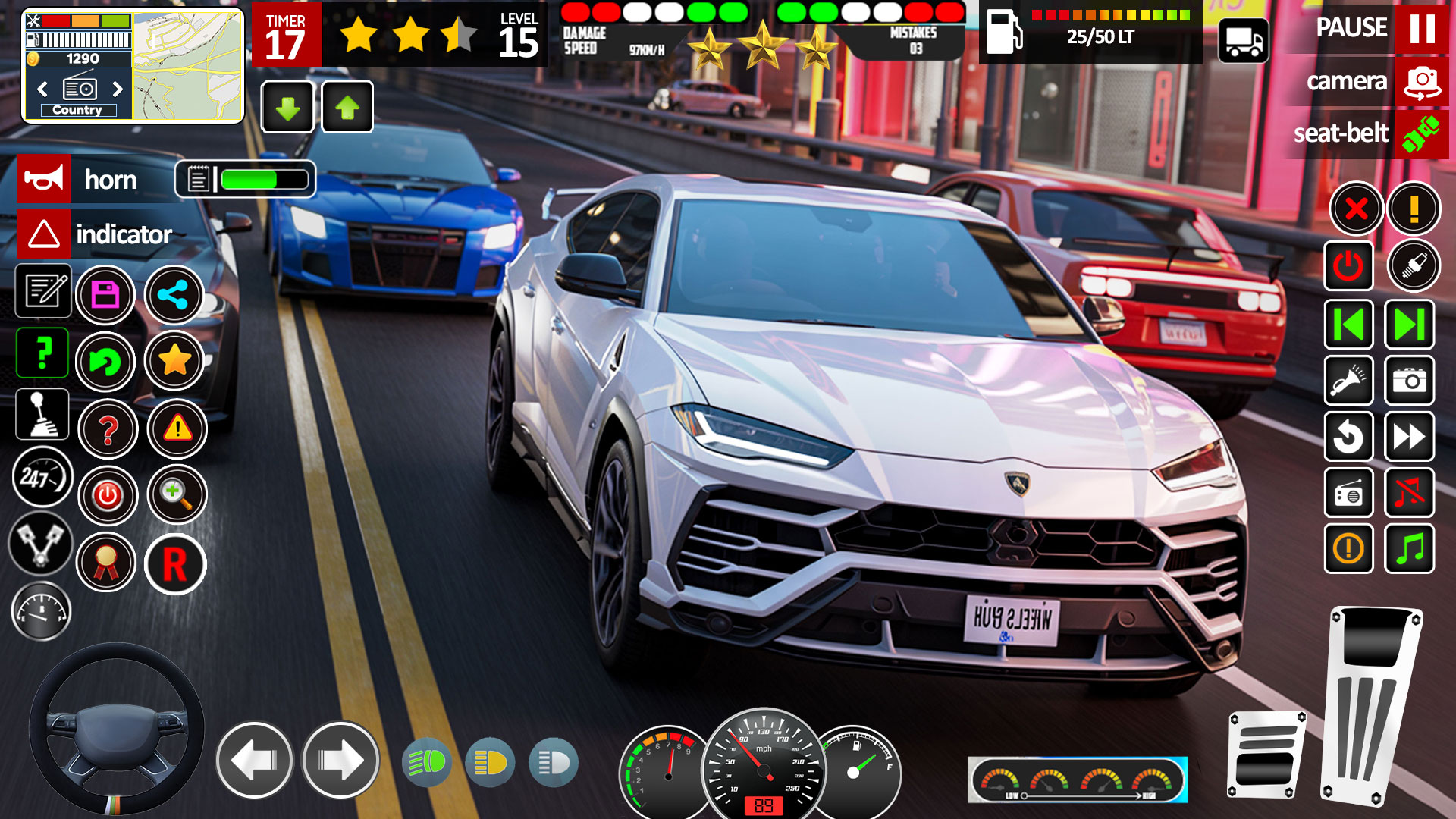
Task: Switch the camera view
Action: (1421, 81)
